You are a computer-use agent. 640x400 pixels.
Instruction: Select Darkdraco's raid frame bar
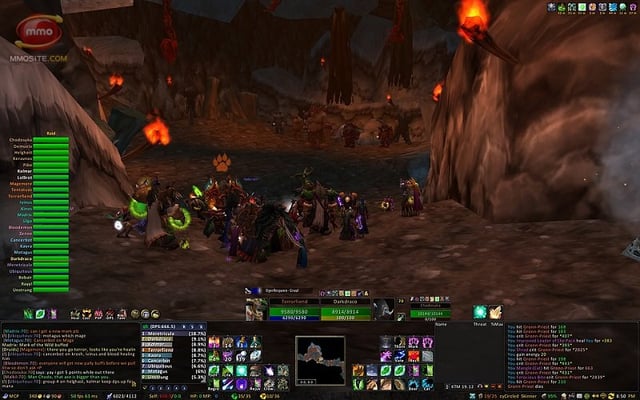(x=50, y=259)
